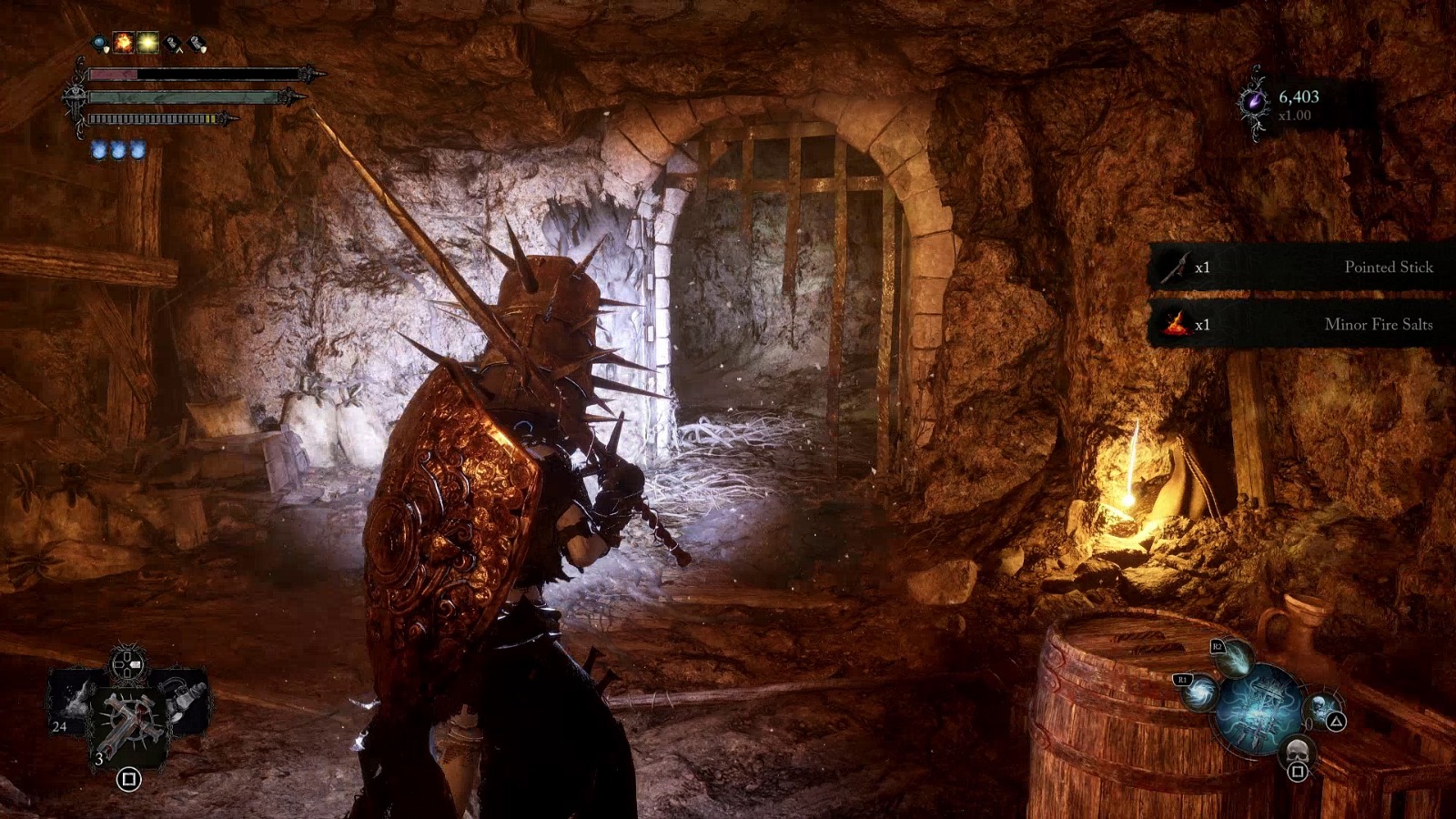Select the bloody cross quick item slot
1456x819 pixels.
pos(129,718)
